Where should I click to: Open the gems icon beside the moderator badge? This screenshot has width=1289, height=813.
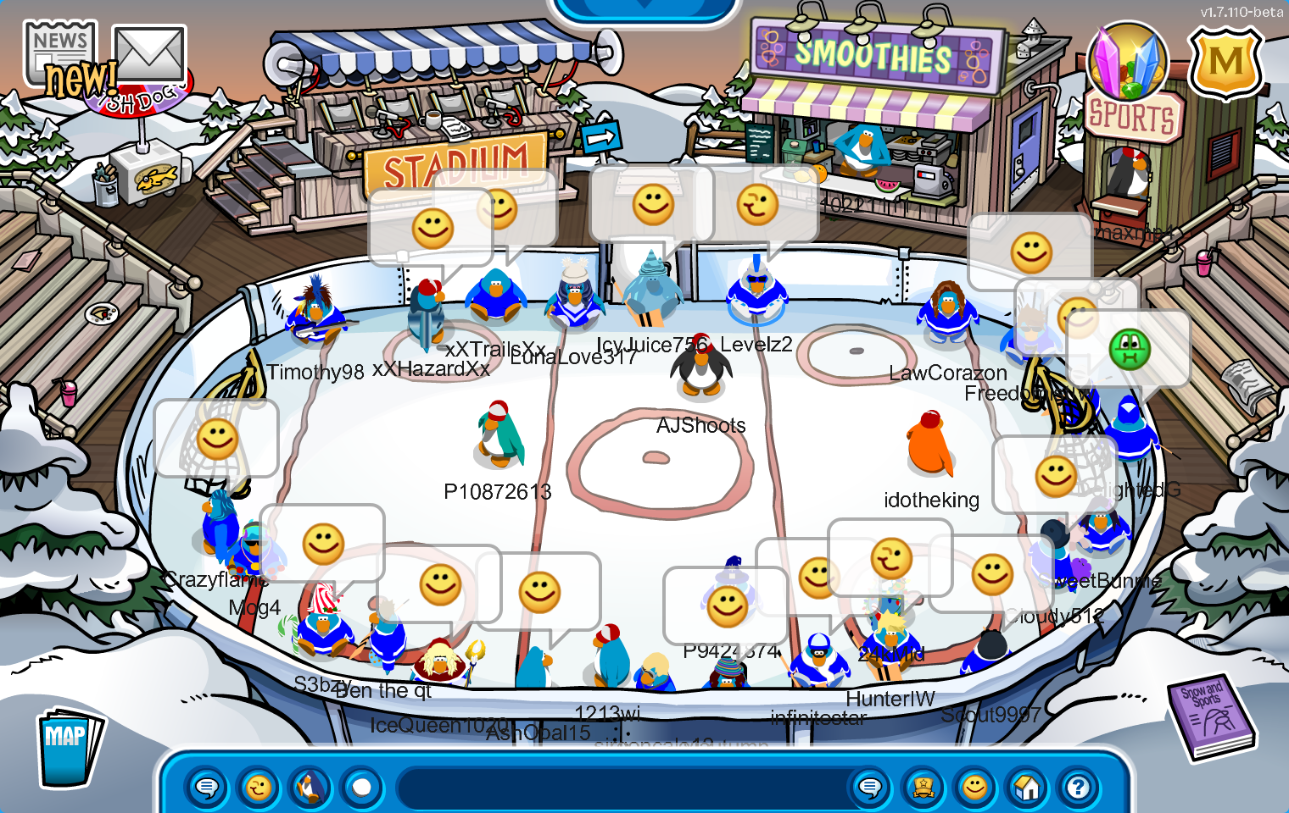coord(1127,63)
